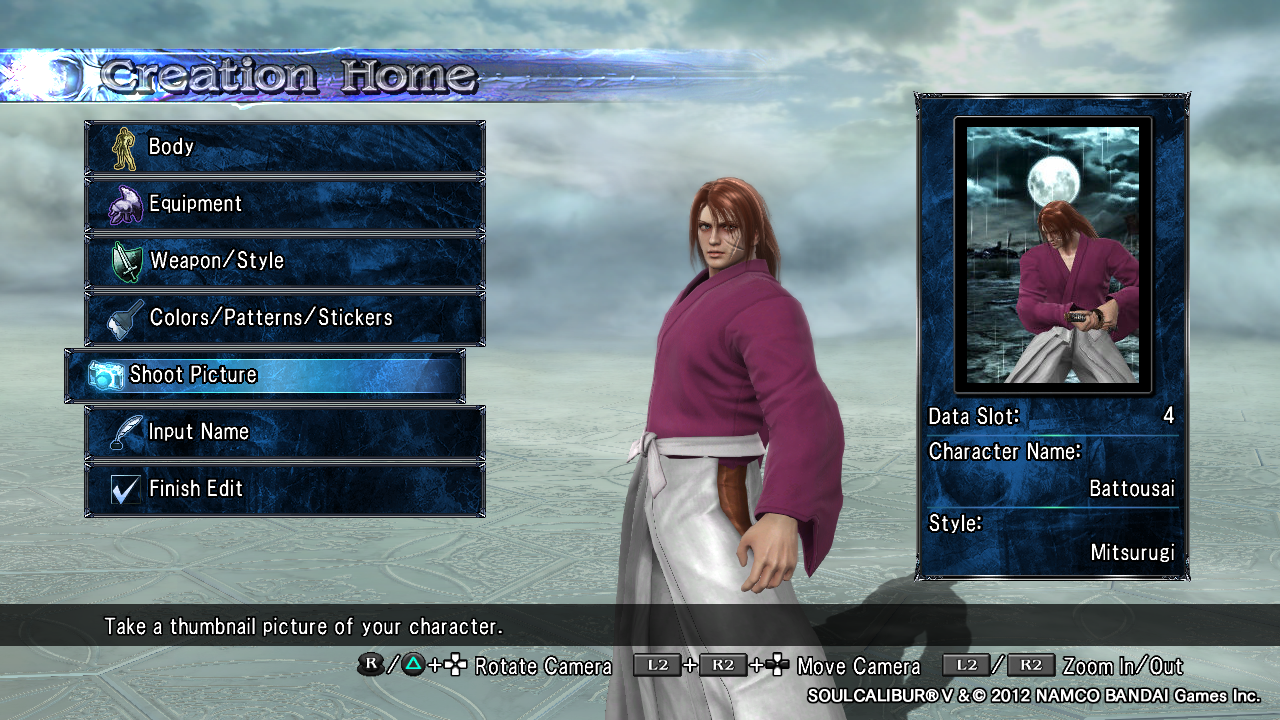This screenshot has width=1280, height=720.
Task: Click the character thumbnail portrait
Action: (x=1053, y=254)
